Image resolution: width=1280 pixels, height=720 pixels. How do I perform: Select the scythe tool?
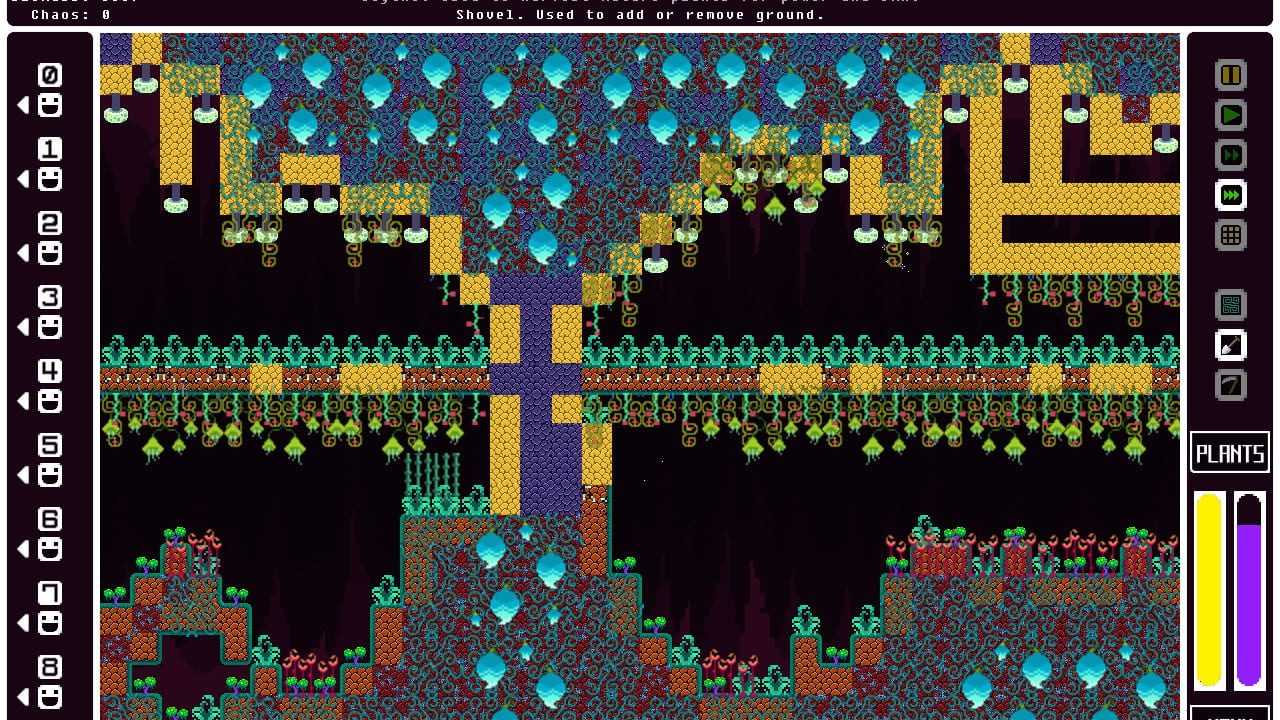point(1231,385)
